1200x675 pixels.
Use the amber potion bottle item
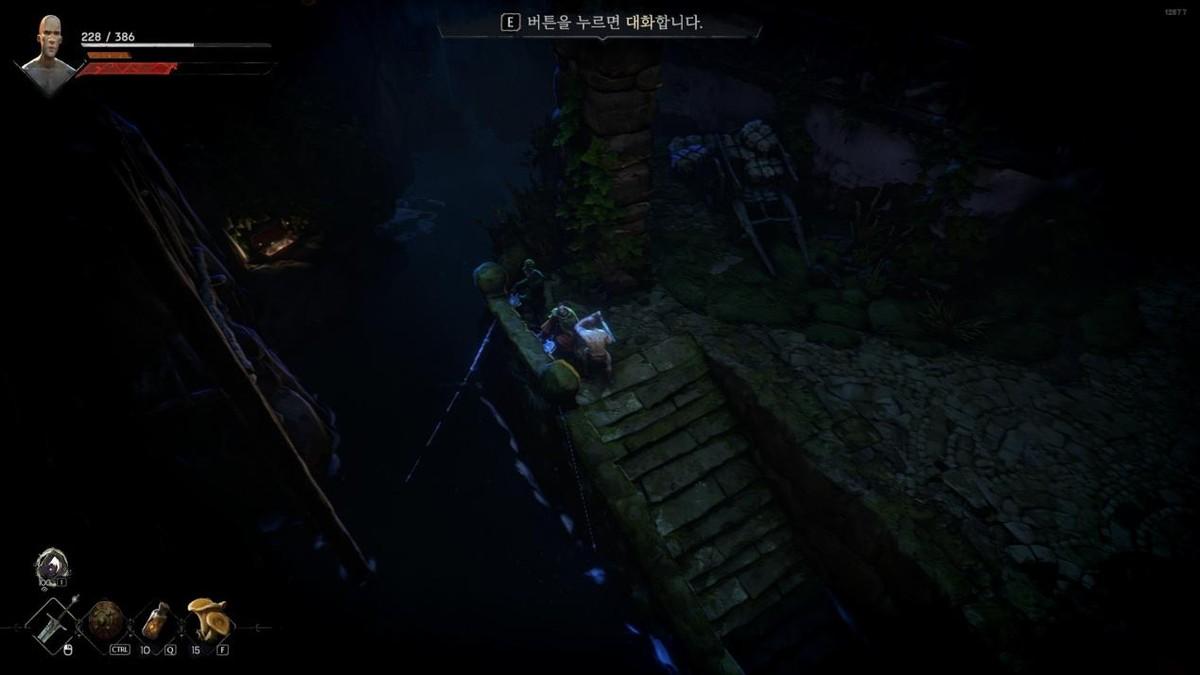pyautogui.click(x=155, y=621)
